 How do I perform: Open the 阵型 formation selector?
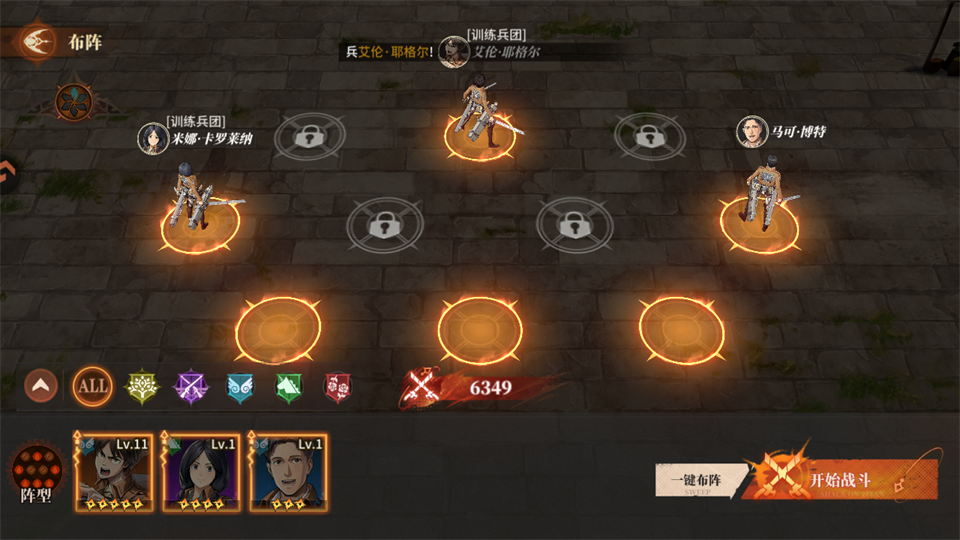36,474
